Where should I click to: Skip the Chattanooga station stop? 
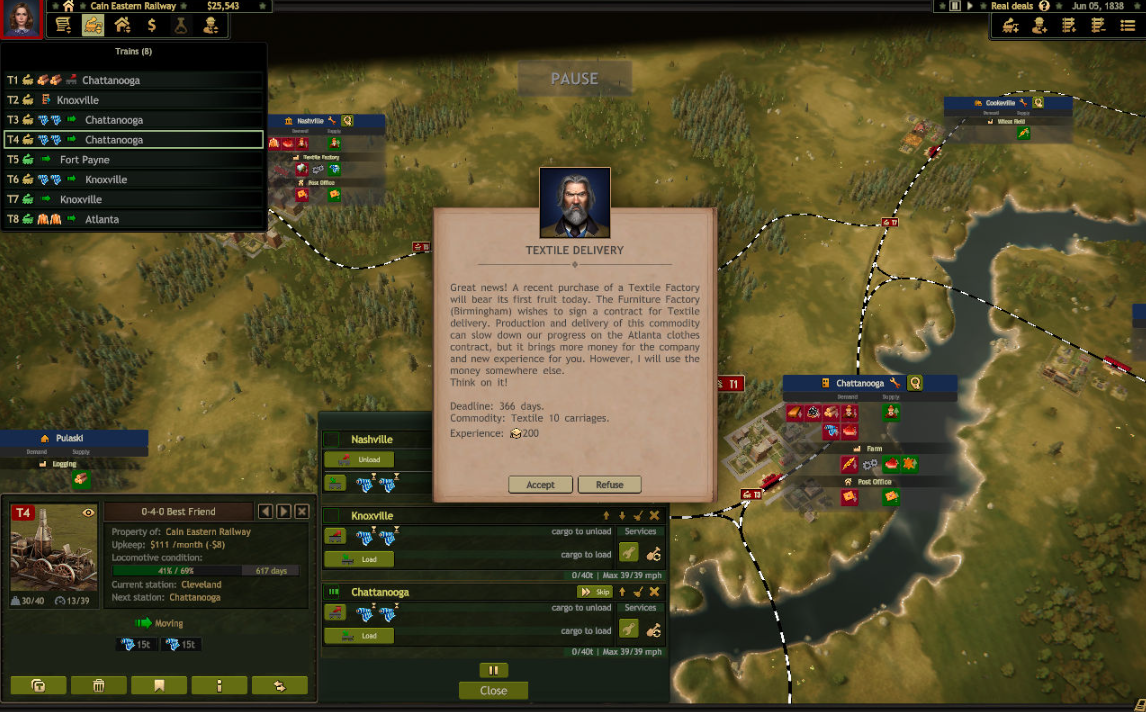594,592
